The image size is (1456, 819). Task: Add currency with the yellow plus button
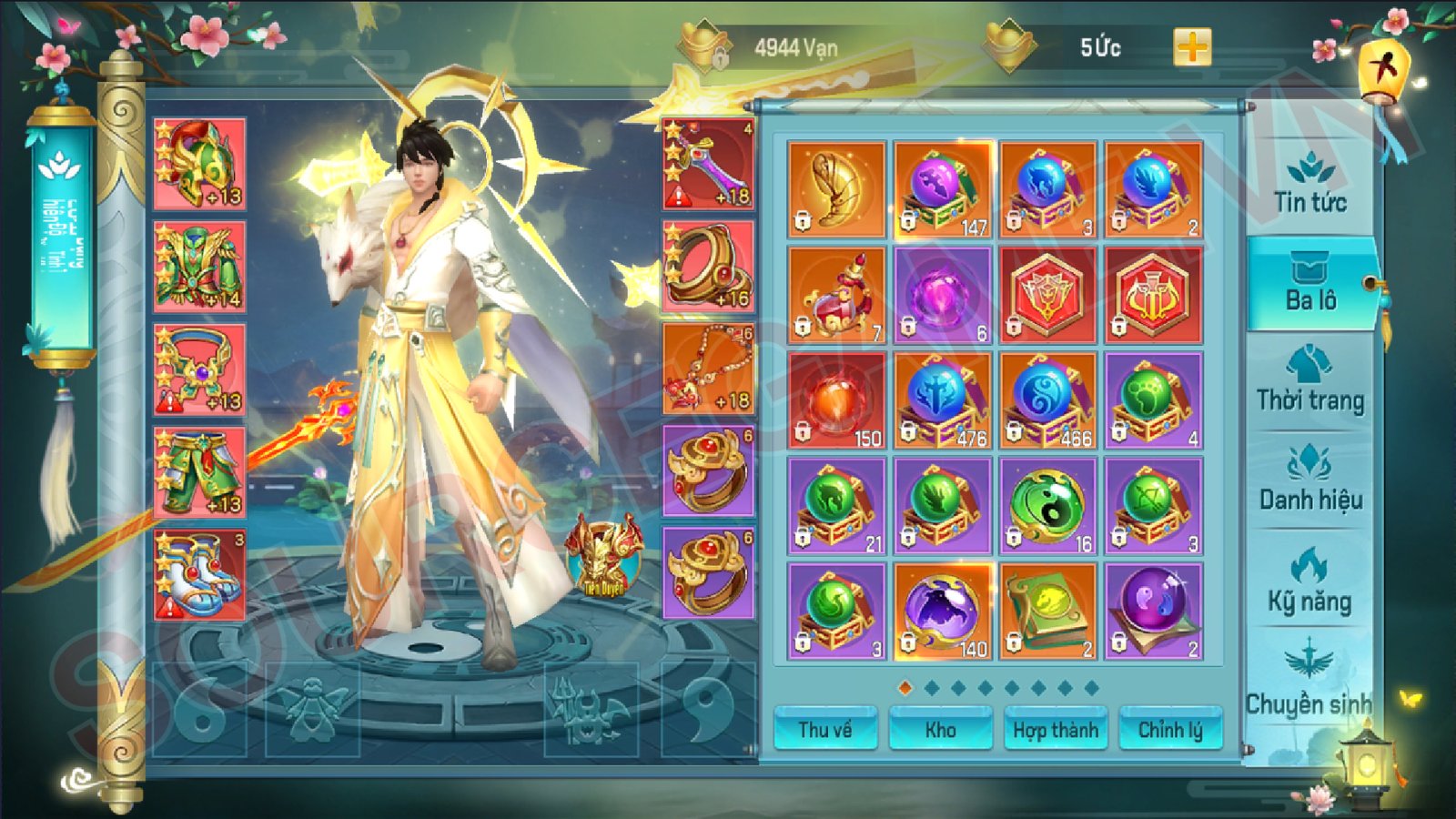[1192, 47]
